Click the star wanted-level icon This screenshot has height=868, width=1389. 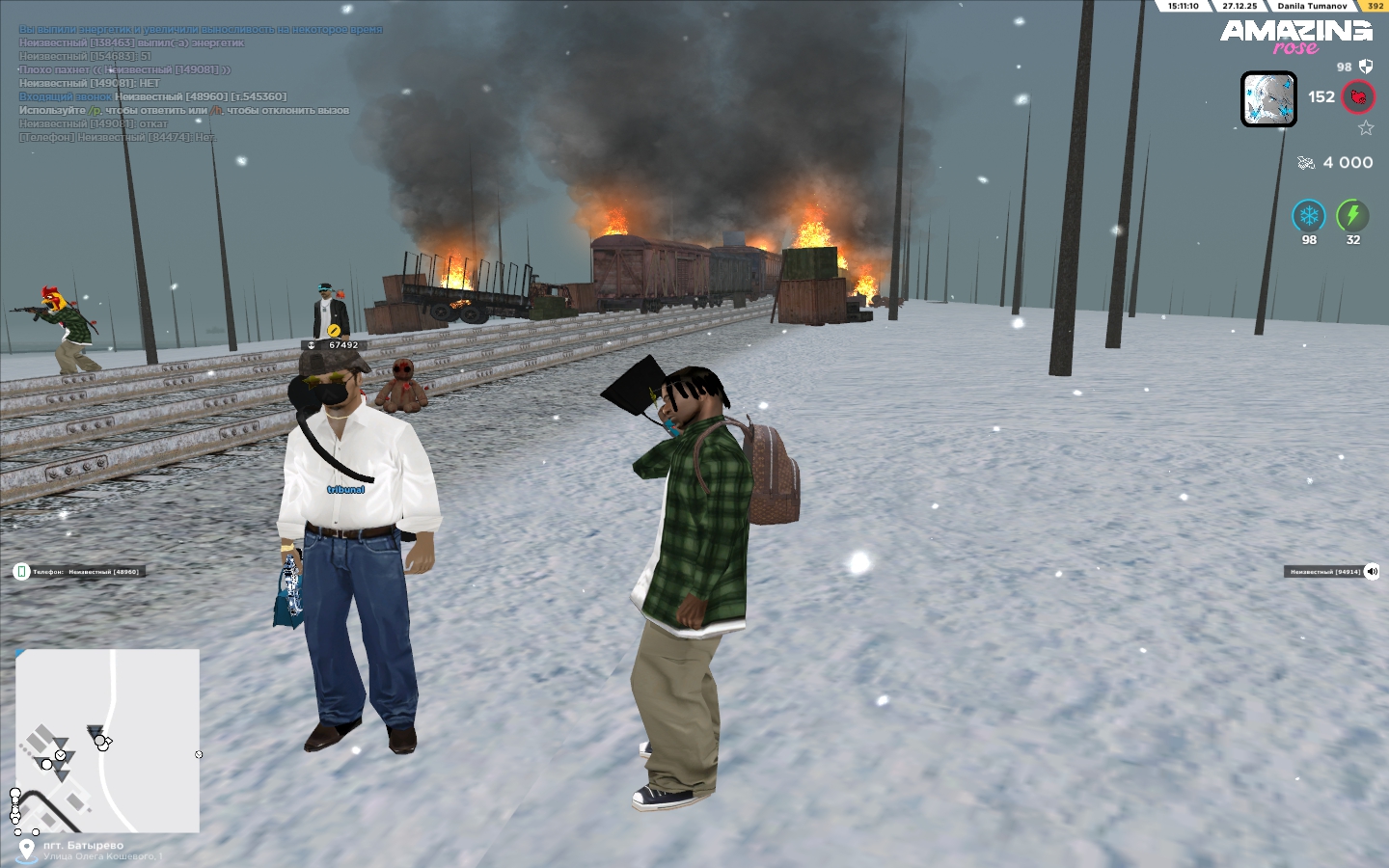point(1366,128)
